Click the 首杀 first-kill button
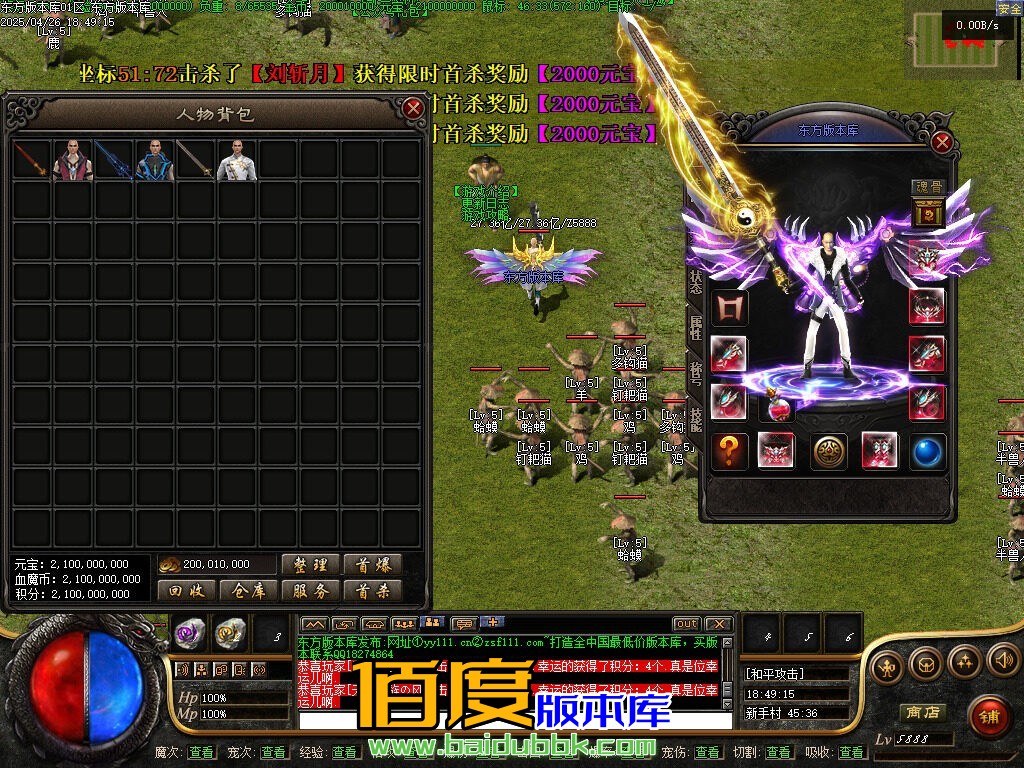The width and height of the screenshot is (1024, 768). (x=372, y=591)
